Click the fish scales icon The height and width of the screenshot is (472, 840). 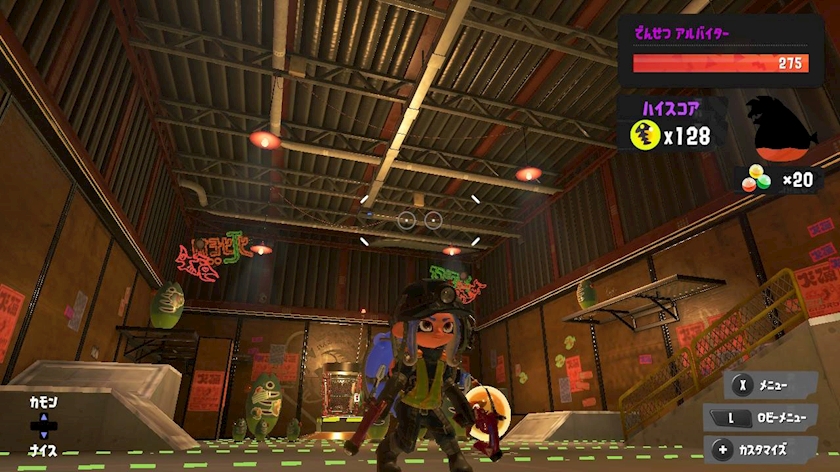pos(756,181)
